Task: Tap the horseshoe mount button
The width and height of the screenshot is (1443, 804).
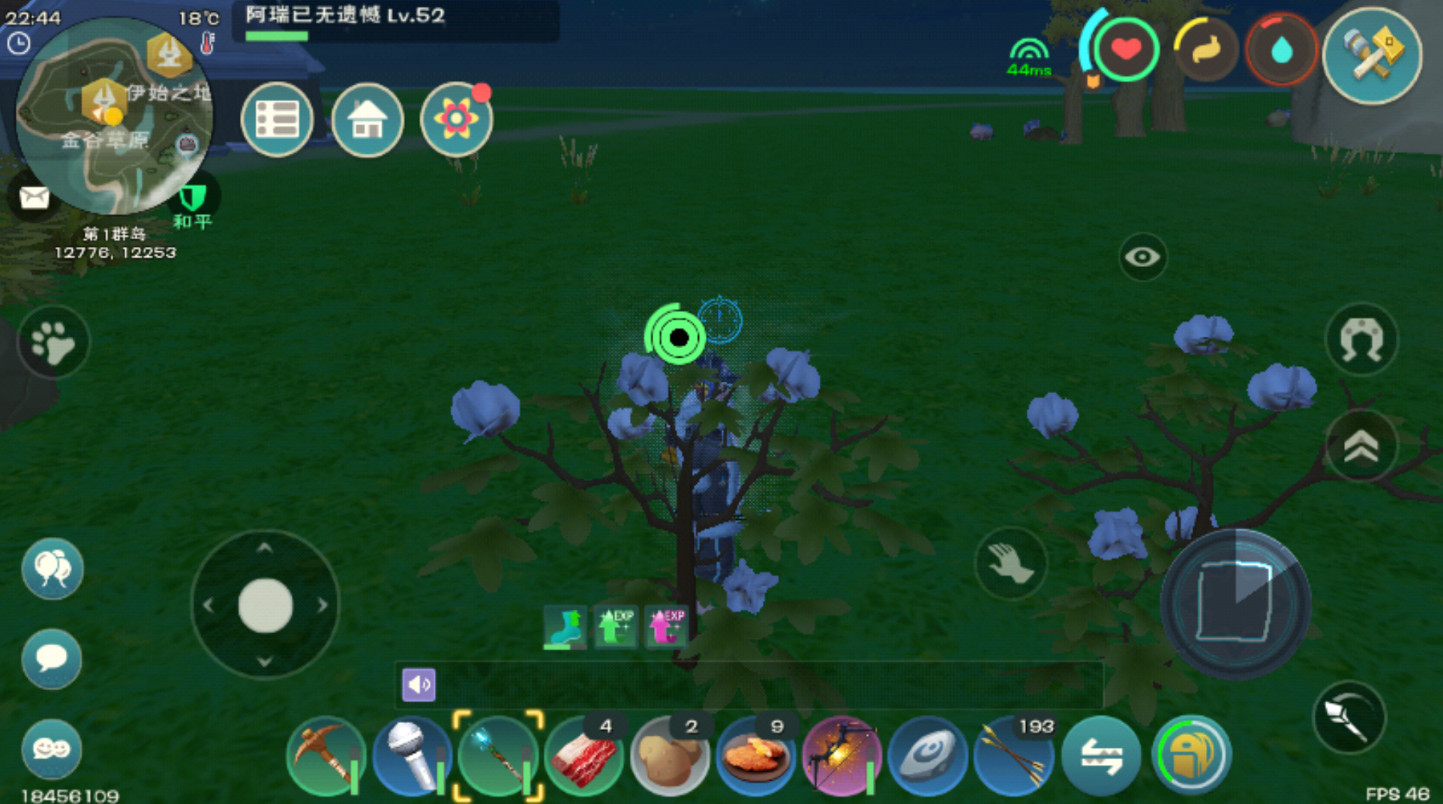Action: [1361, 340]
